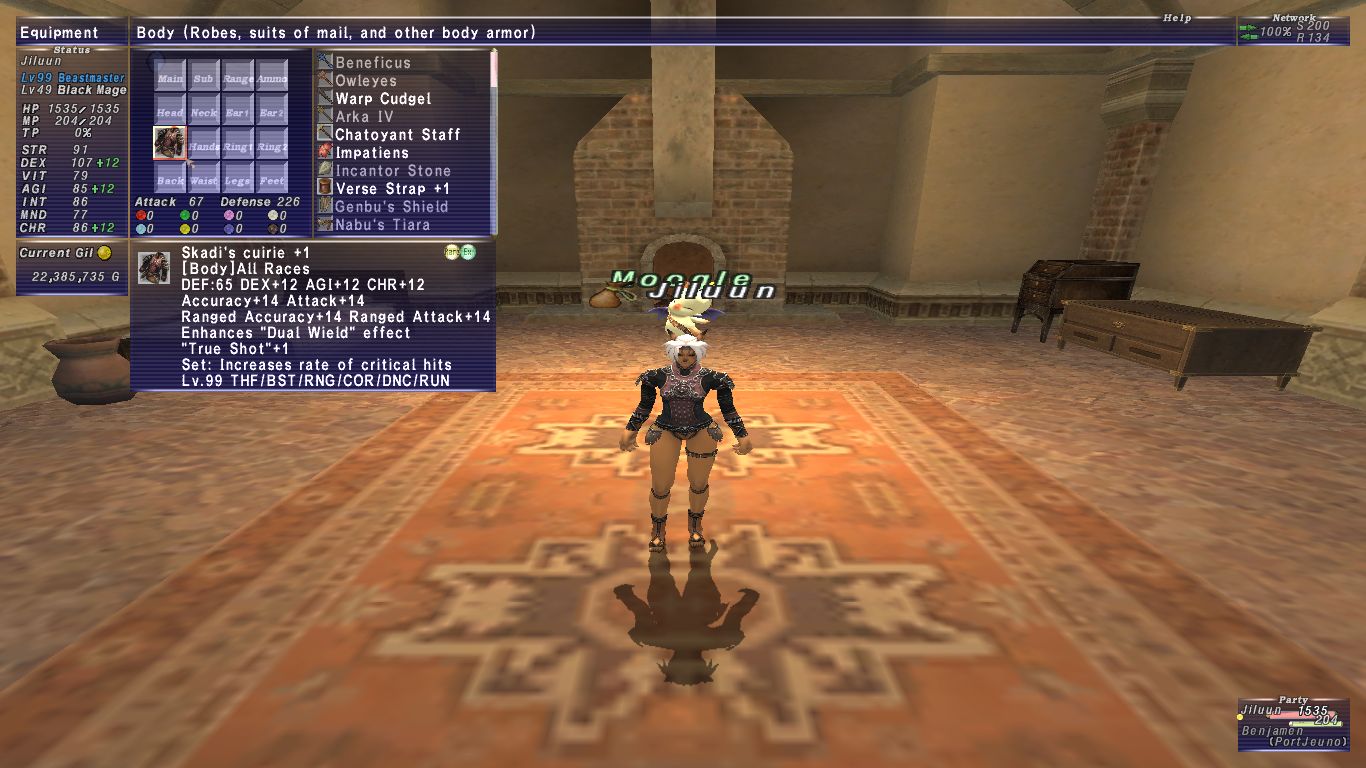Choose Chatoyant Staff from the list
Image resolution: width=1366 pixels, height=768 pixels.
tap(397, 135)
